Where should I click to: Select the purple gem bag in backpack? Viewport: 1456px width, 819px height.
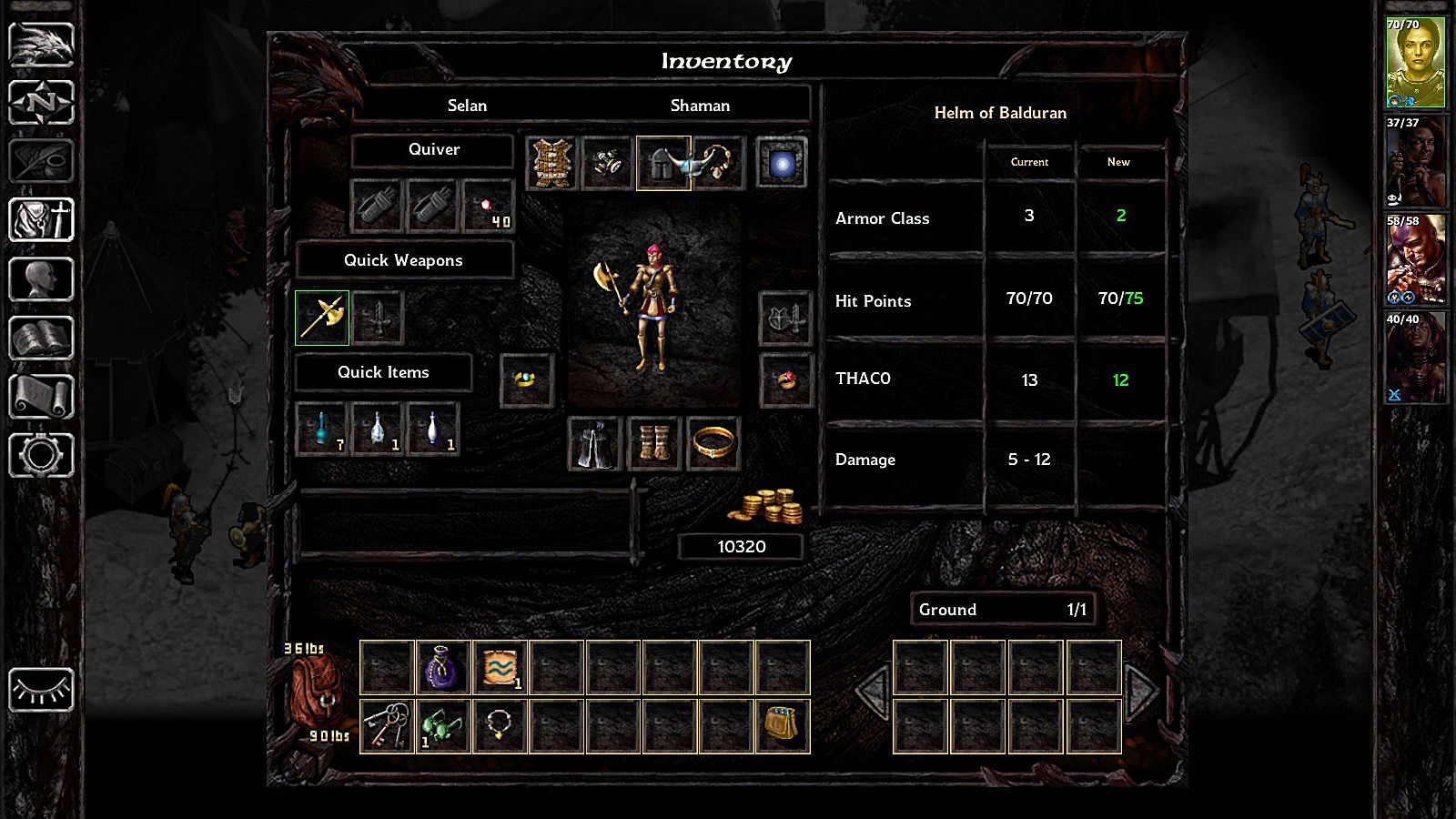pyautogui.click(x=443, y=667)
